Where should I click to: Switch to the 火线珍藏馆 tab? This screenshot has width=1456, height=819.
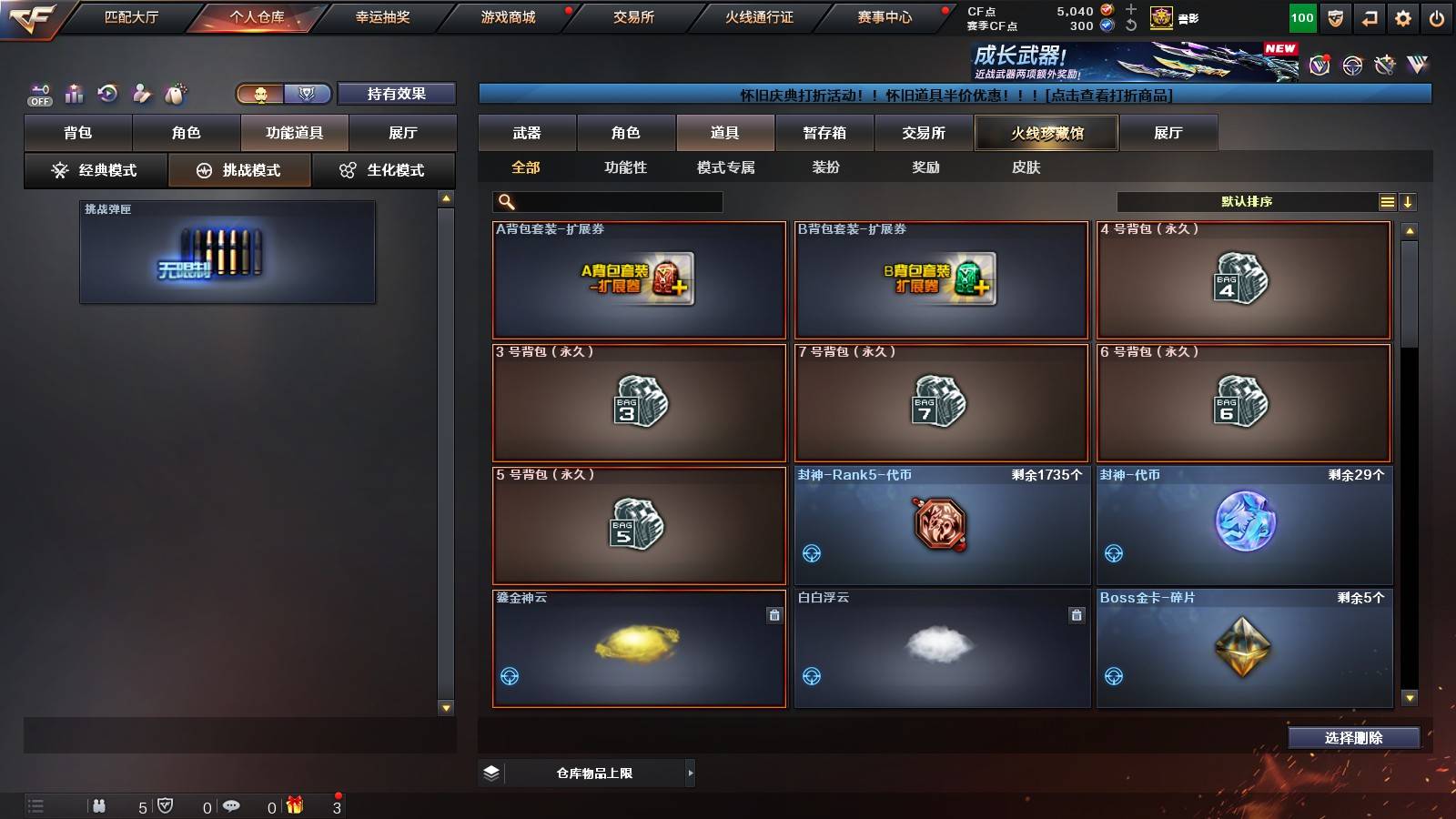click(x=1046, y=133)
